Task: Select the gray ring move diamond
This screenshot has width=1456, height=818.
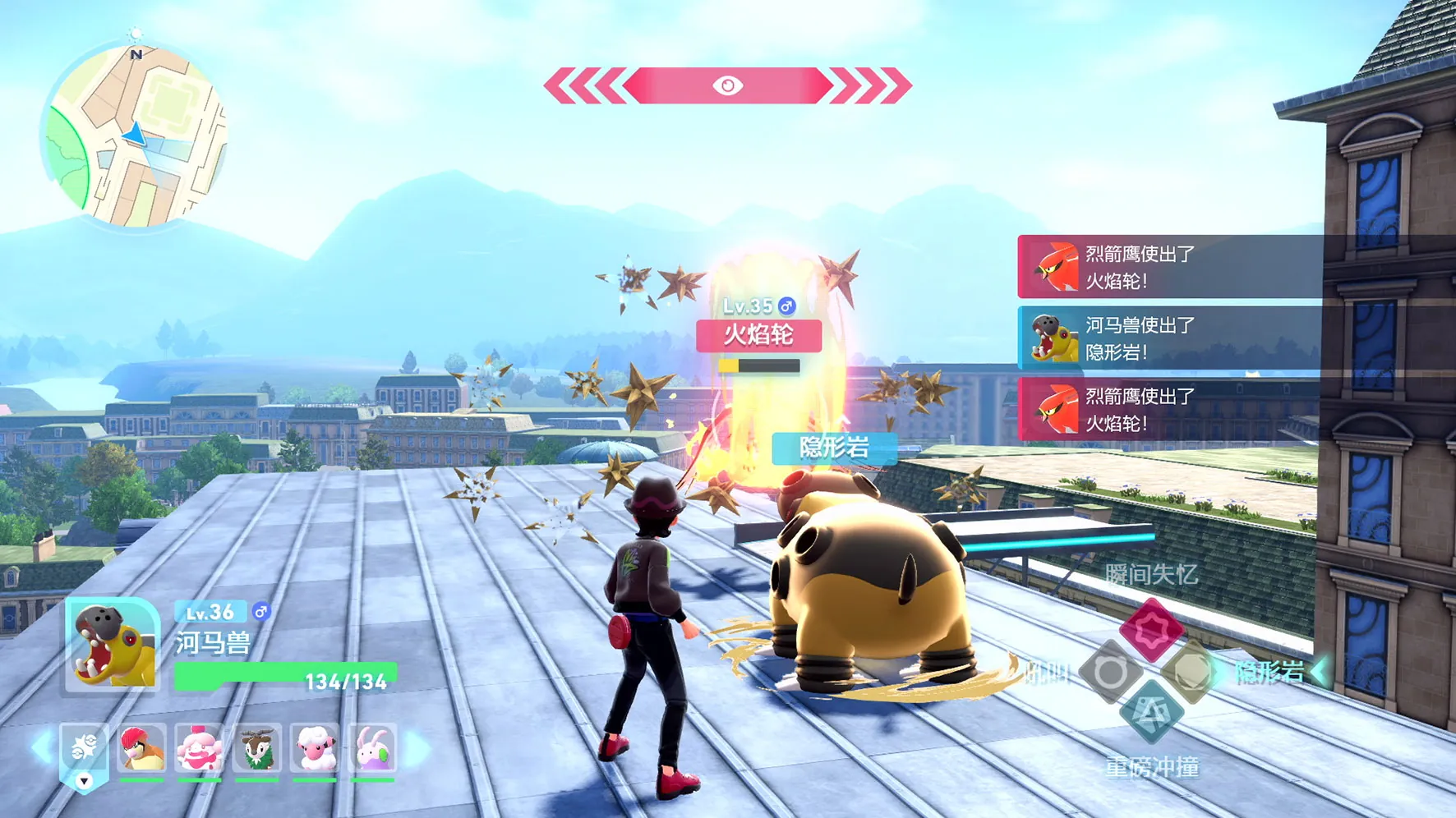Action: [1109, 673]
